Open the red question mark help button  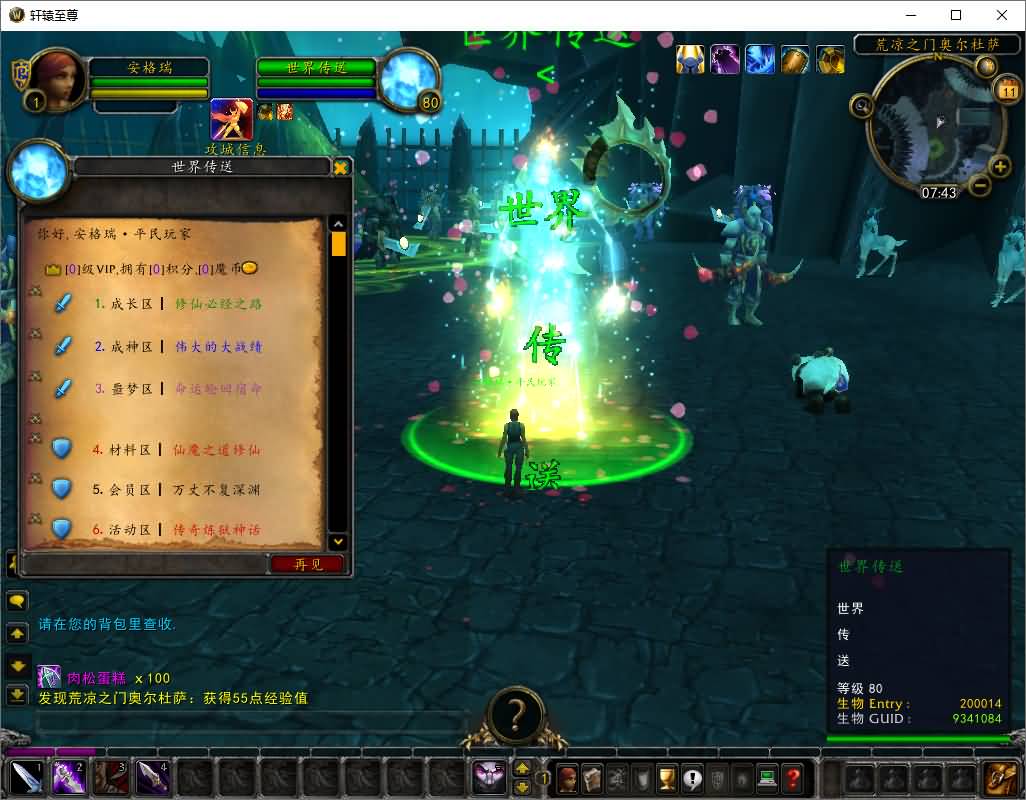(x=792, y=777)
